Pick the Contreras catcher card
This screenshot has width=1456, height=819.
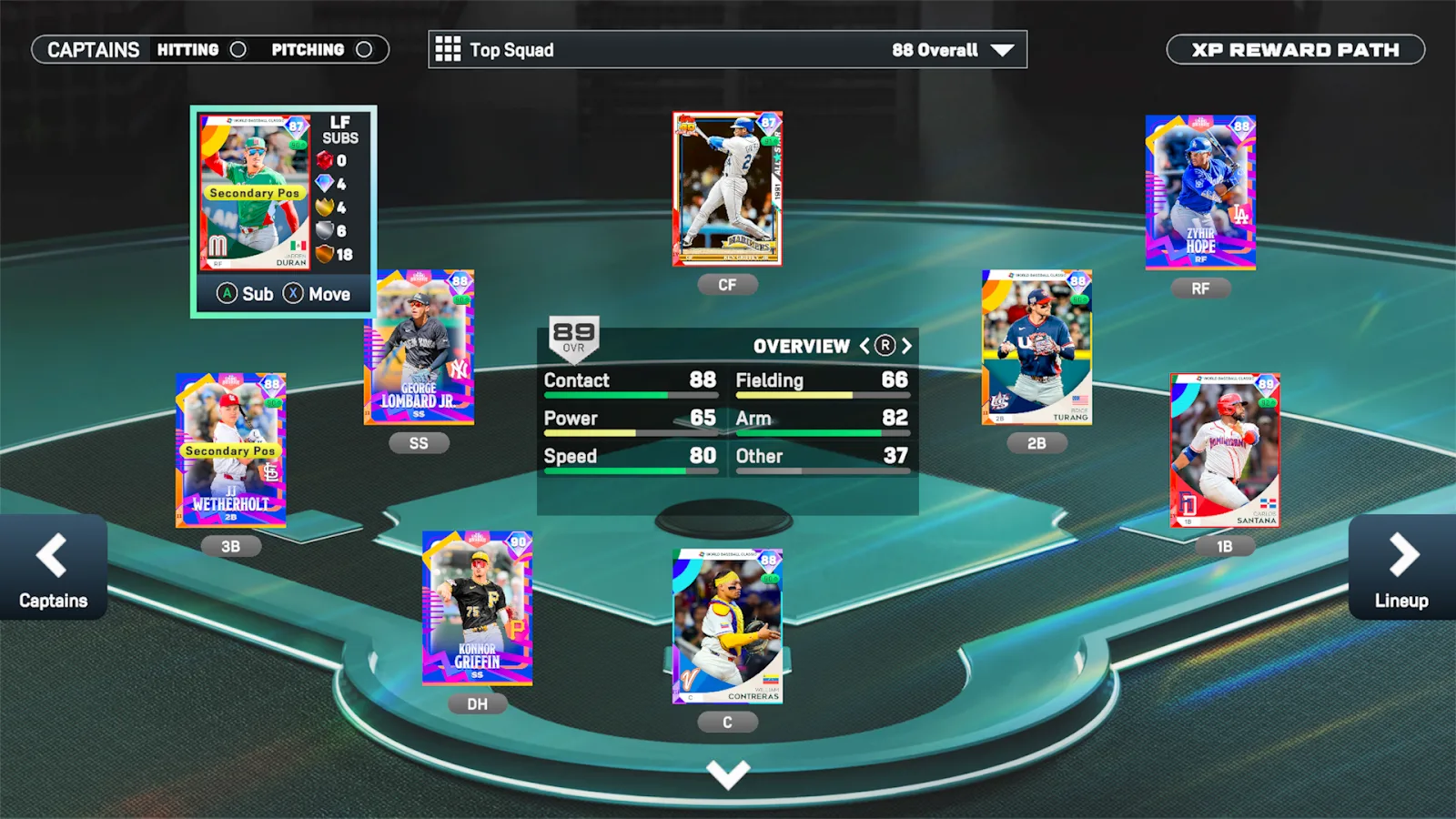[x=727, y=626]
